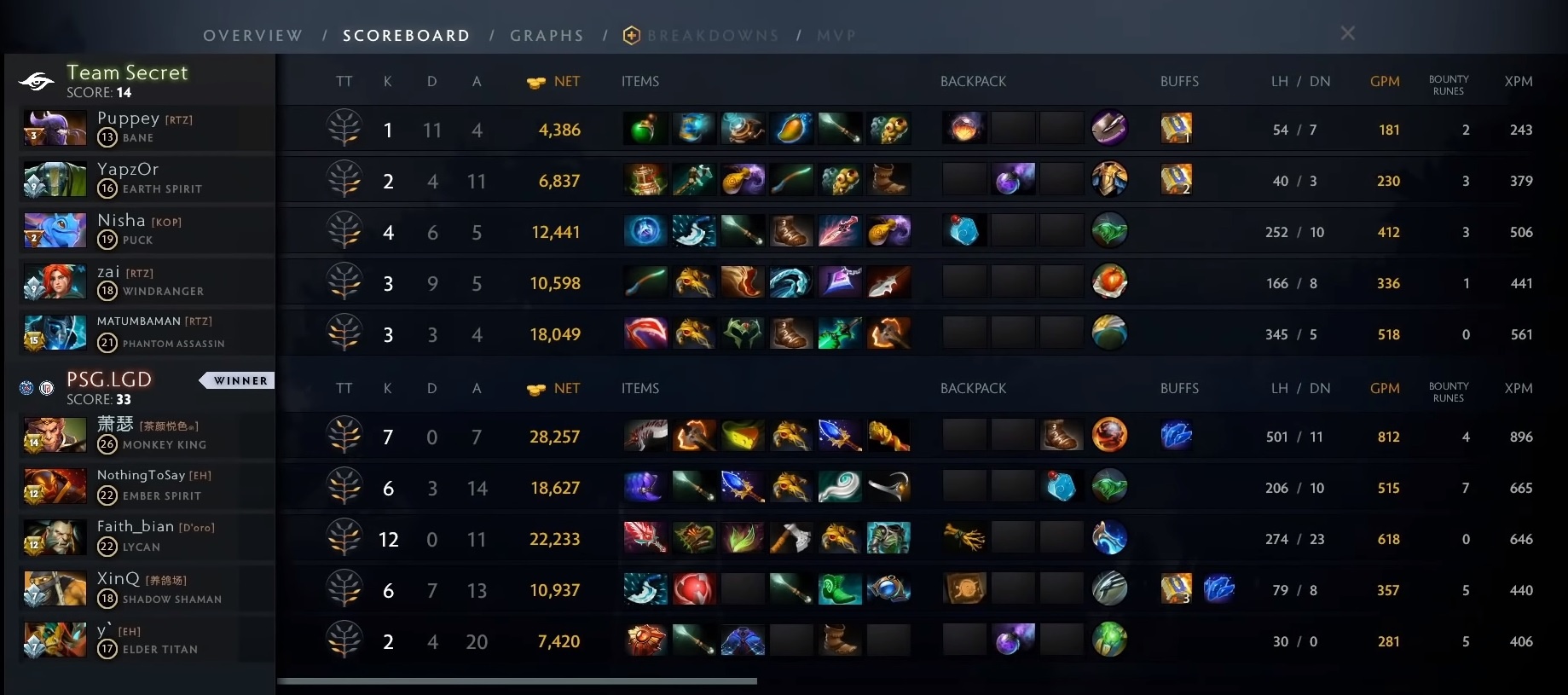This screenshot has height=695, width=1568.
Task: Click Puck's Dagon item icon
Action: coord(840,230)
